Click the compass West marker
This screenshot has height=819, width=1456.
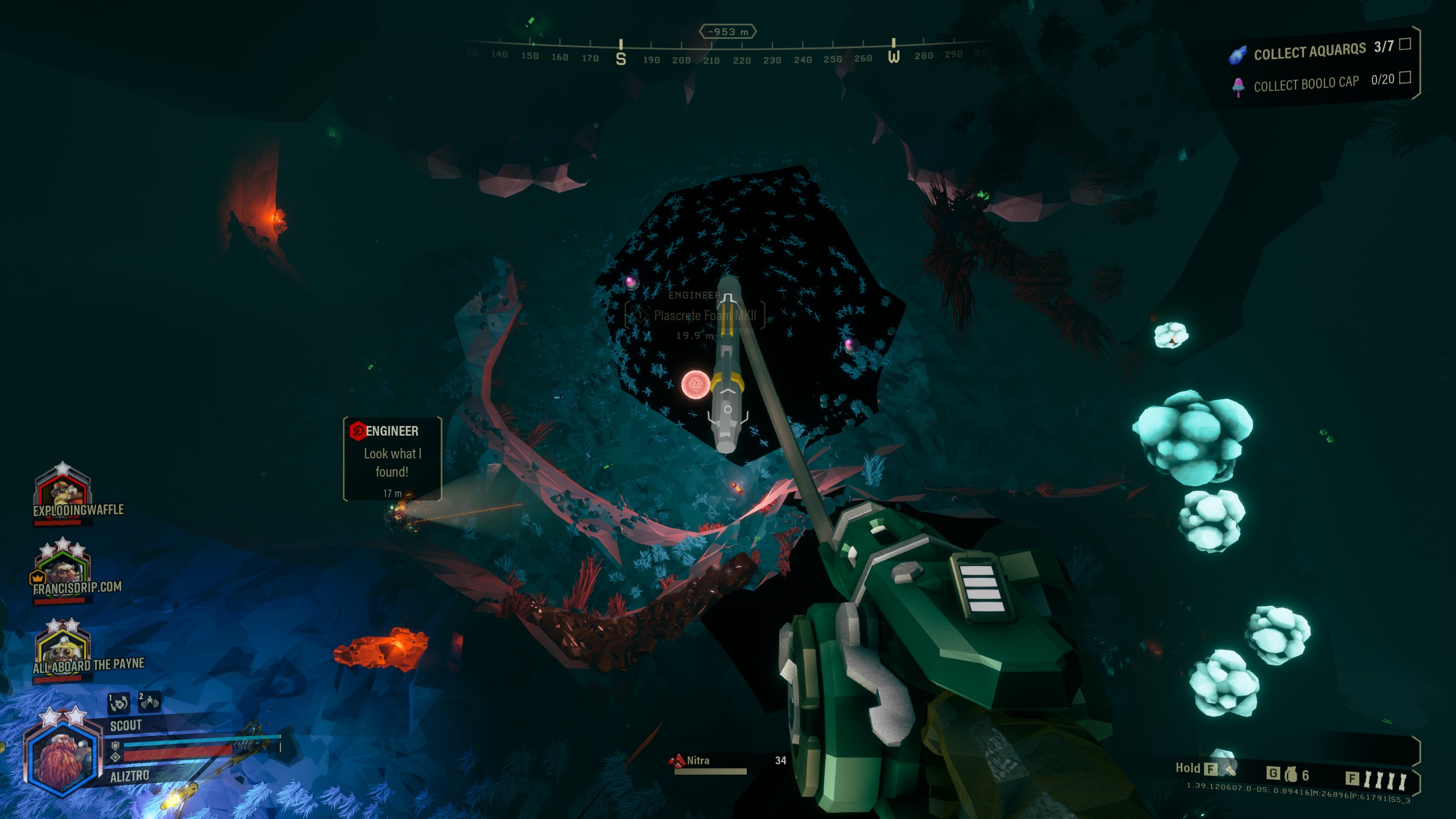894,56
